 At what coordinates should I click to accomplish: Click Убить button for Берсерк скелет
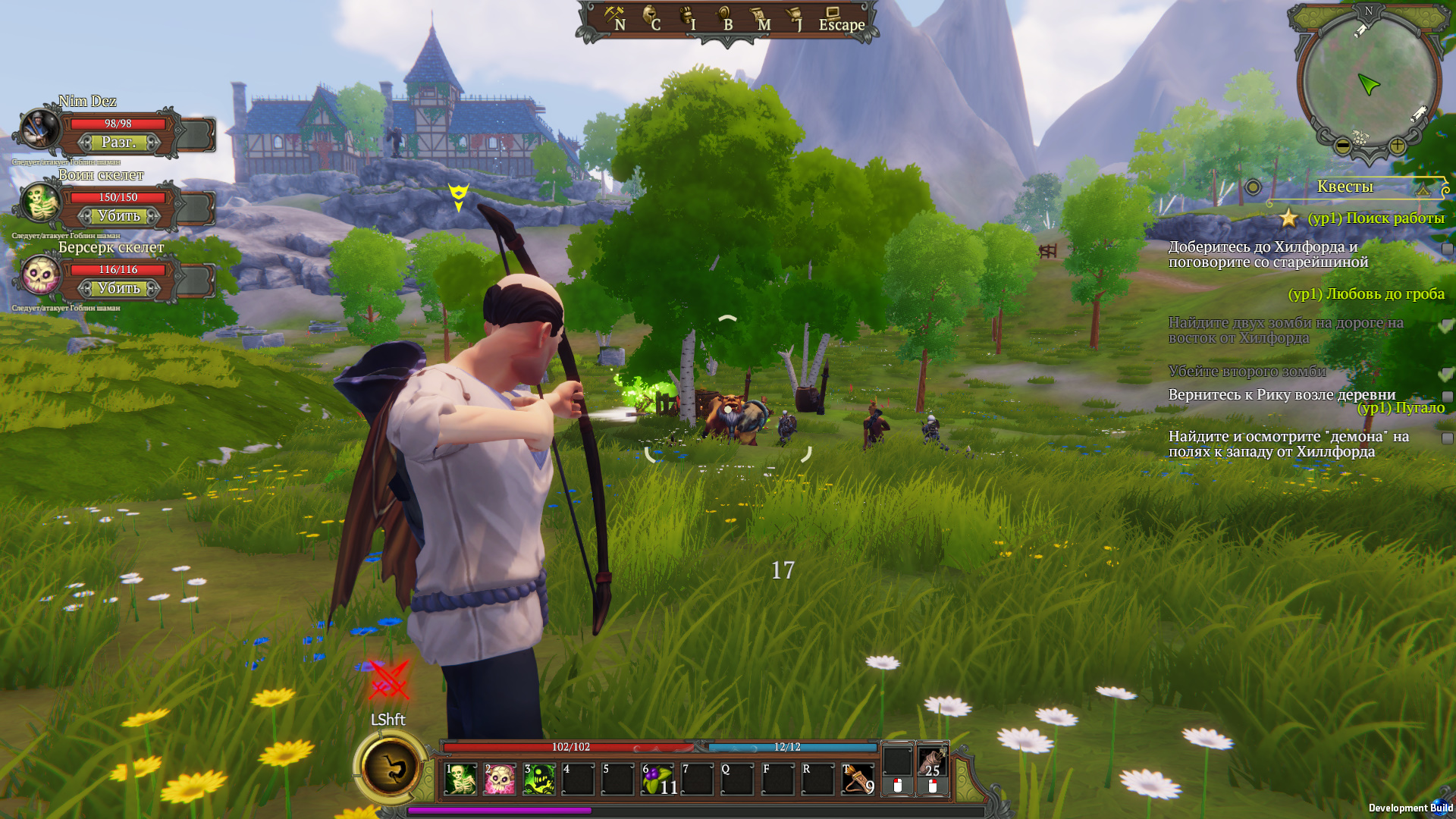tap(119, 288)
